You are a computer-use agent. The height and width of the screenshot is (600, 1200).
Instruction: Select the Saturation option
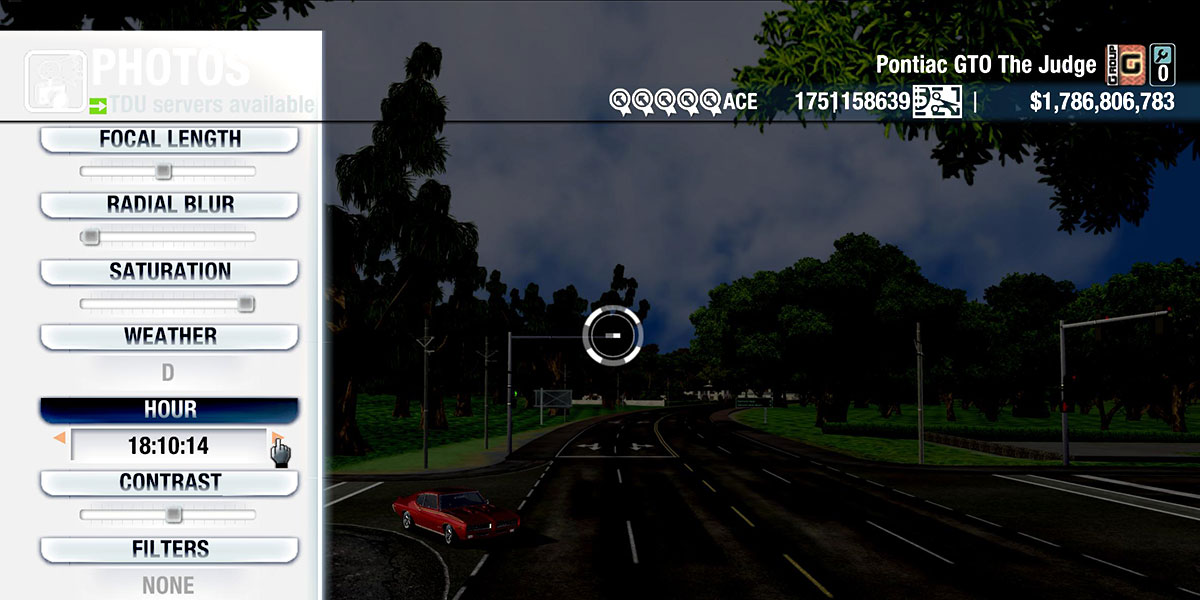coord(169,272)
